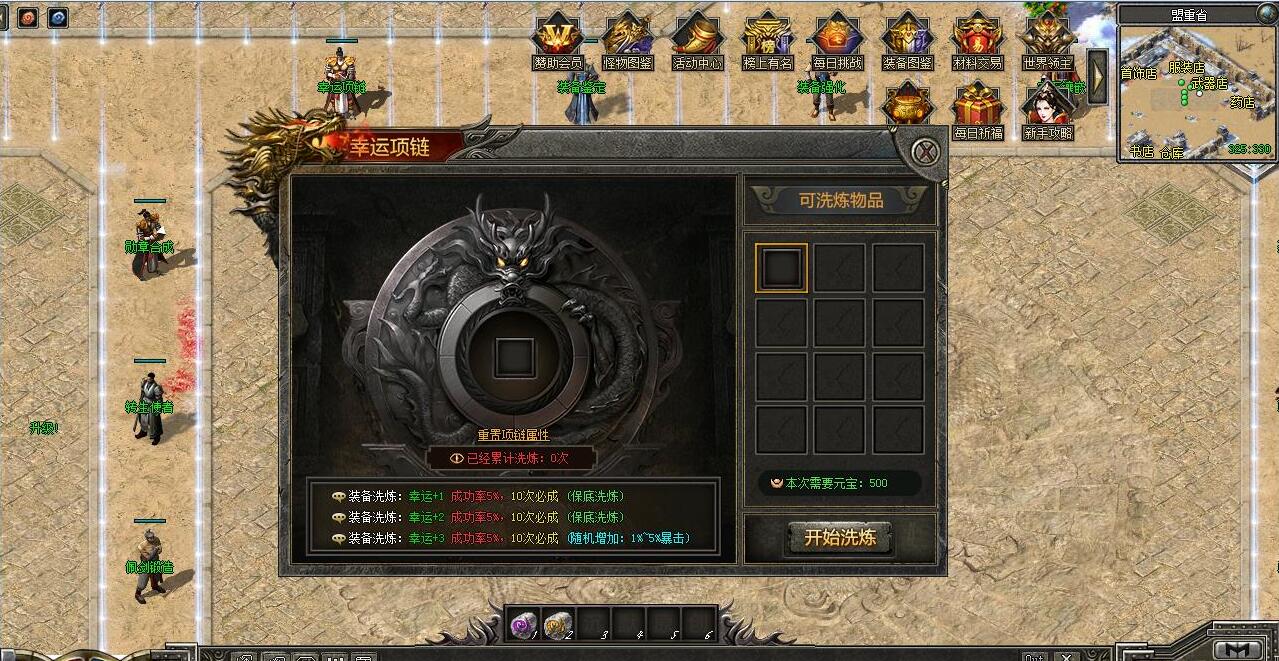Click the 开始洗炼 start refining button
The image size is (1279, 661).
click(x=839, y=538)
